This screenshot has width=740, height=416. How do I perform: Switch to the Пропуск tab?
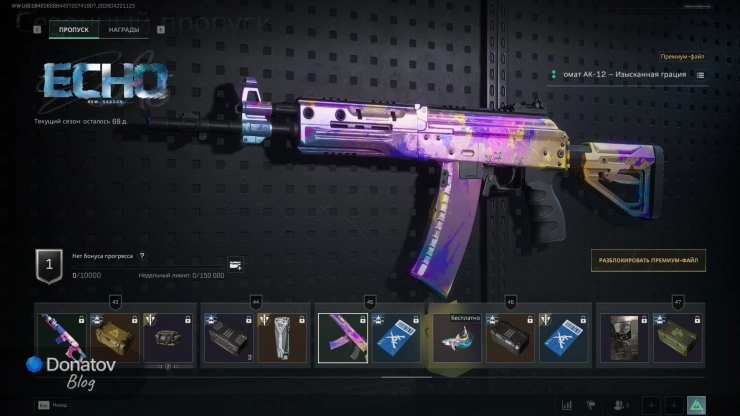[74, 30]
